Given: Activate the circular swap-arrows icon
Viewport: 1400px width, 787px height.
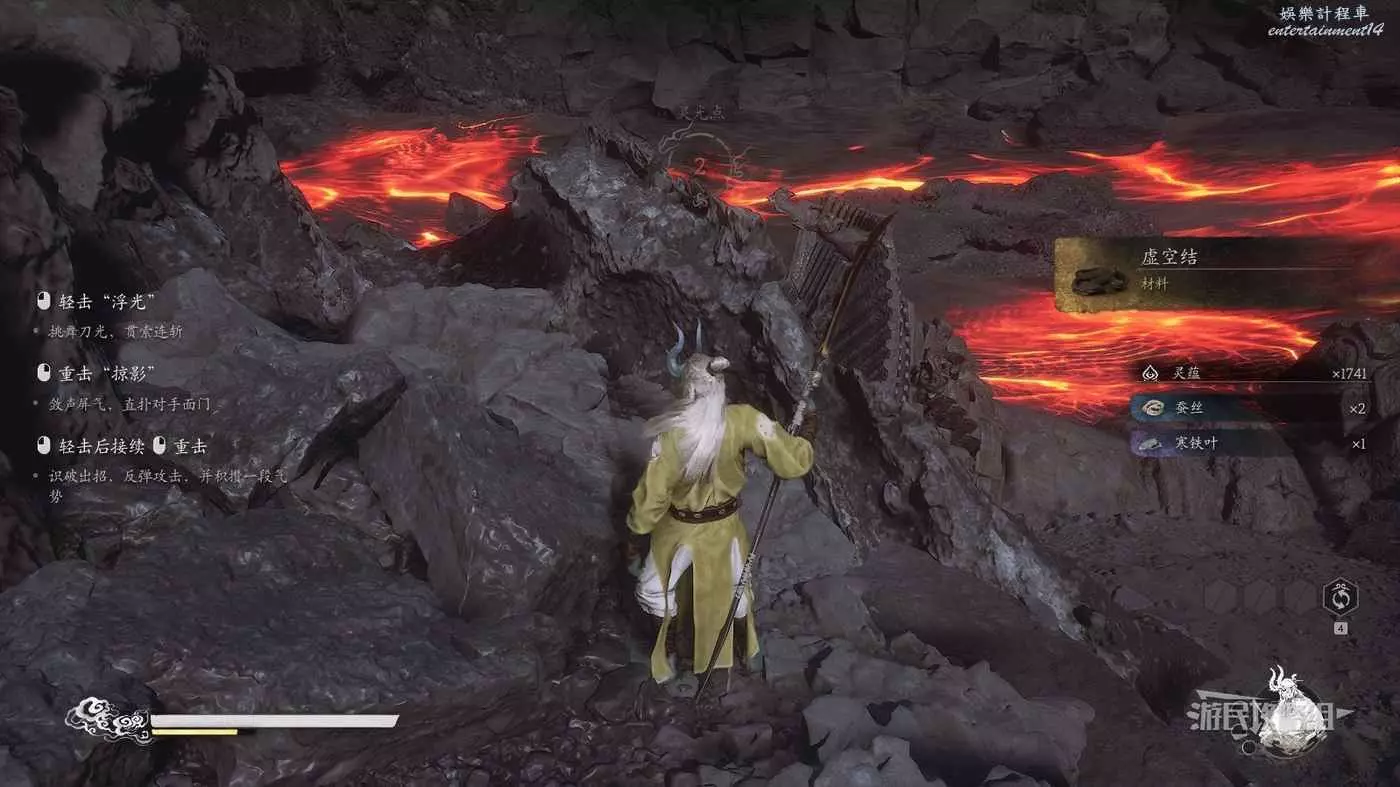Looking at the screenshot, I should point(1339,598).
